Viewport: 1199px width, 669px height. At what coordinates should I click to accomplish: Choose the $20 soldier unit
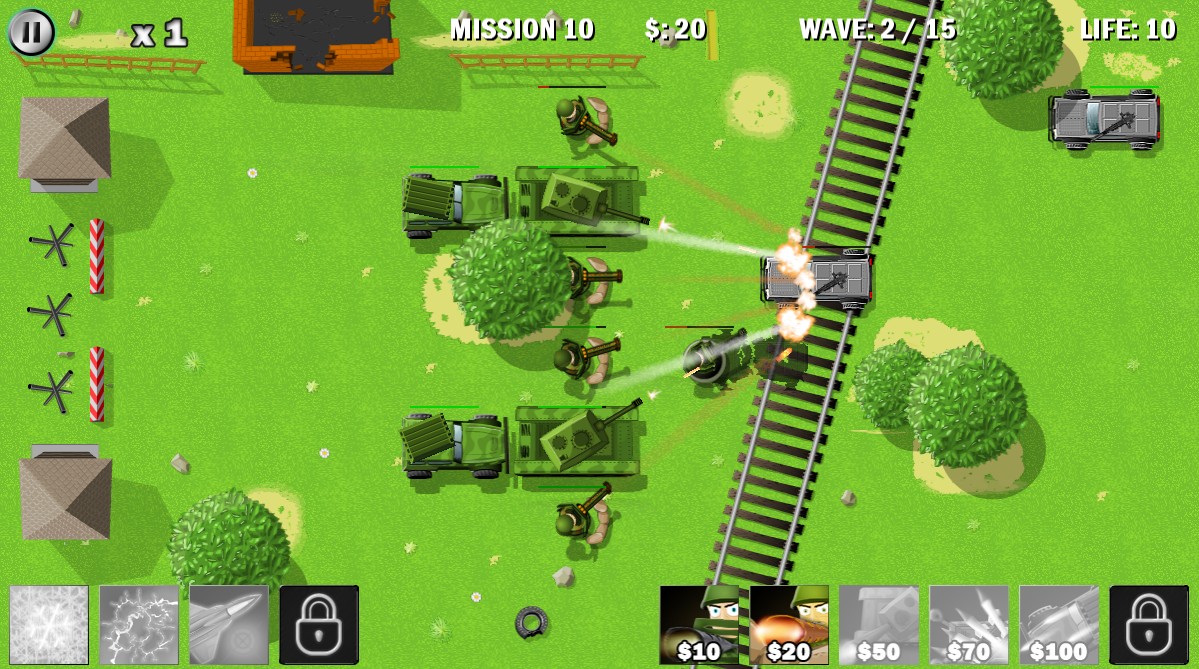click(789, 625)
